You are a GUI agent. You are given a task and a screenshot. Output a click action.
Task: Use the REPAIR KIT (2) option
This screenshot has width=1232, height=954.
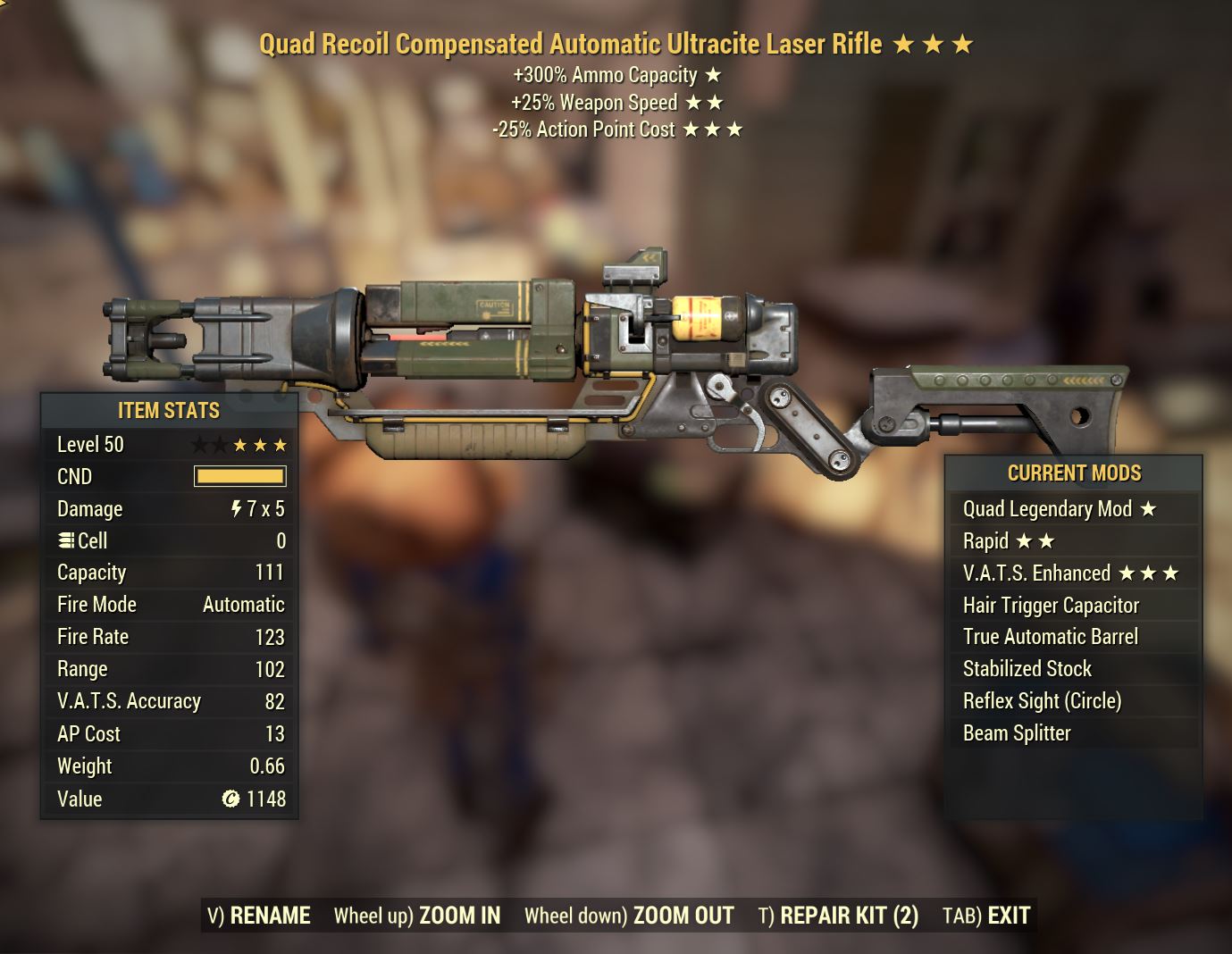coord(838,916)
